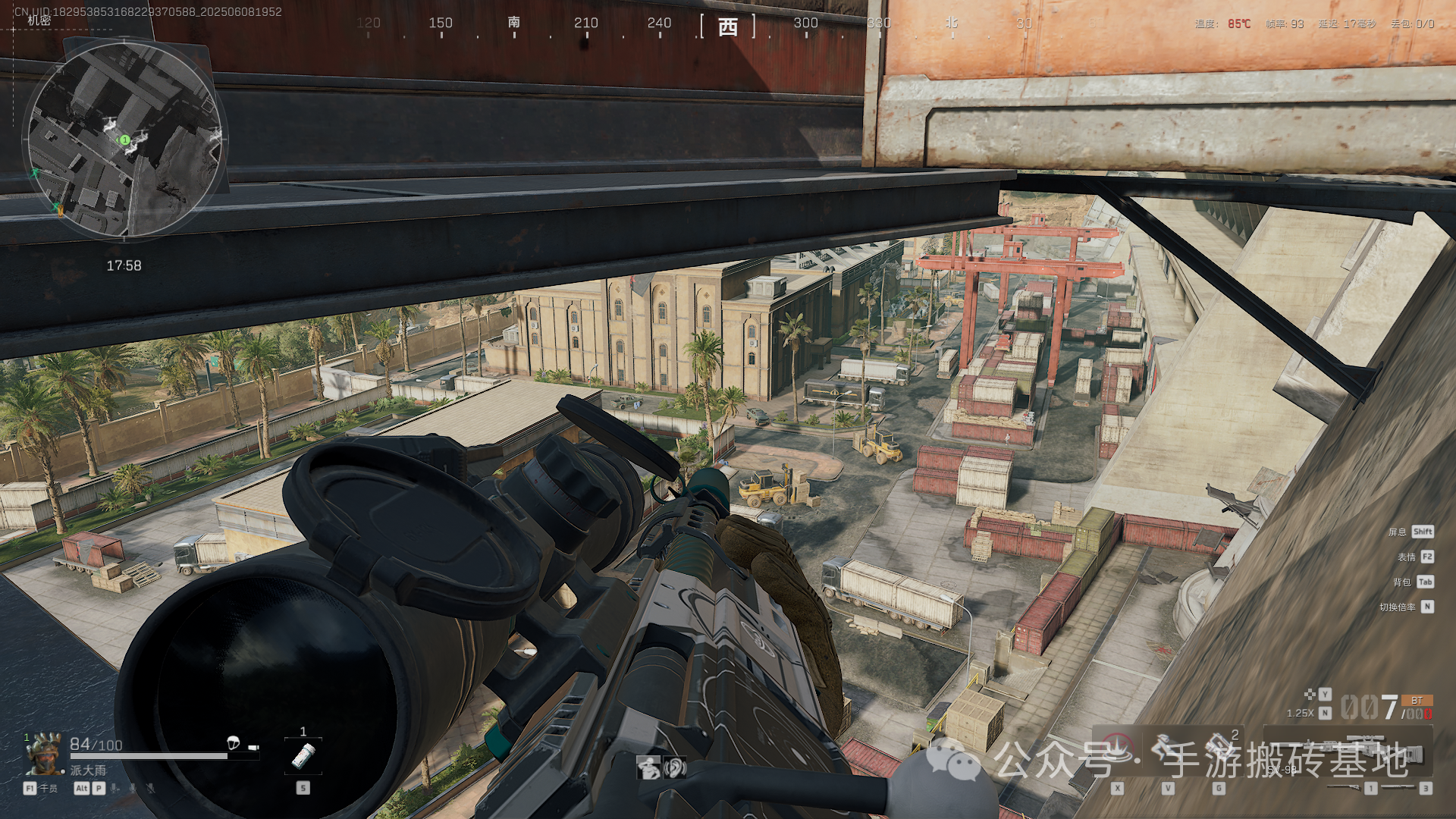Open the circular minimap
The height and width of the screenshot is (819, 1456).
[x=125, y=140]
